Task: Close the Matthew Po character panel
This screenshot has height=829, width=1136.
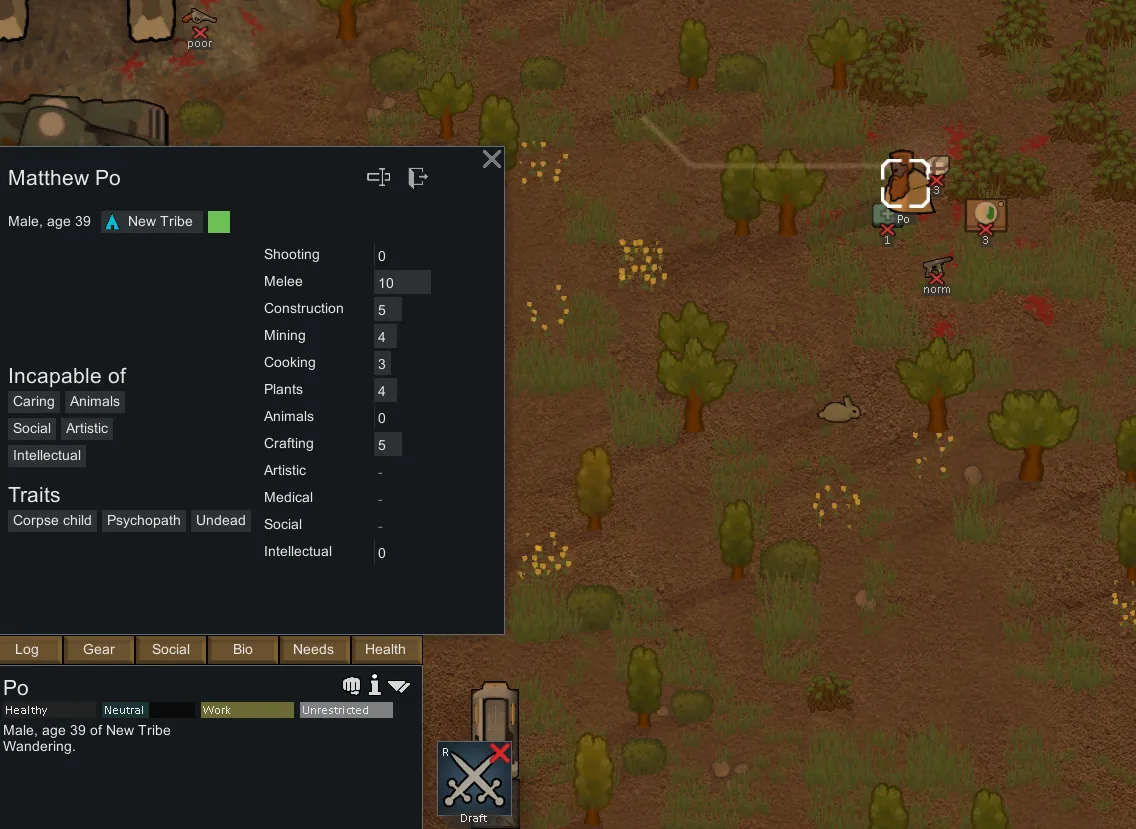Action: coord(492,159)
